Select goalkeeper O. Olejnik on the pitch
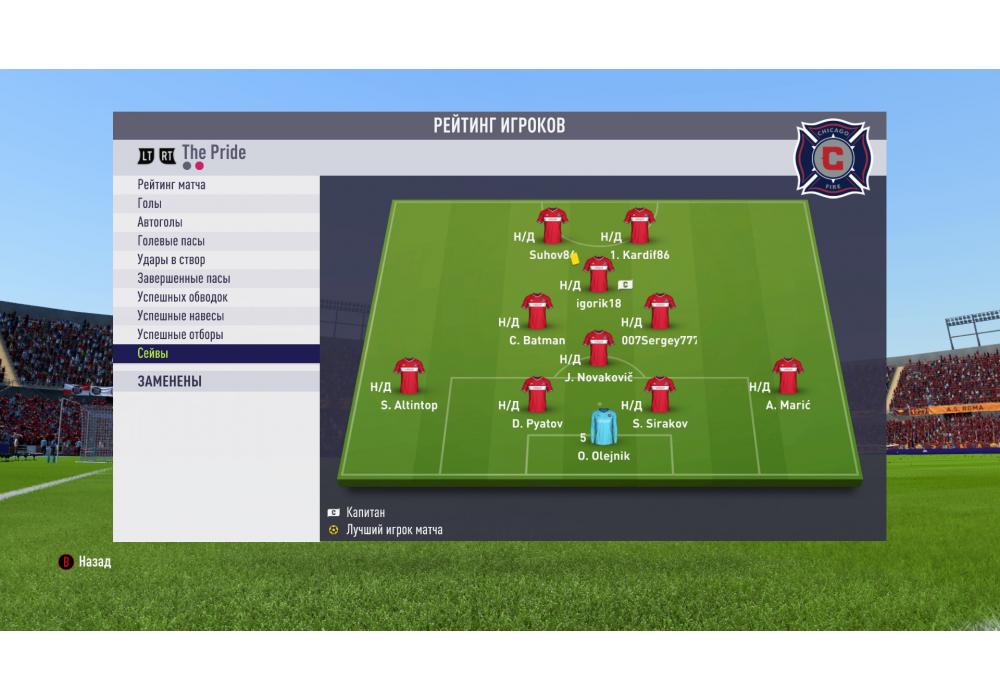 coord(603,427)
